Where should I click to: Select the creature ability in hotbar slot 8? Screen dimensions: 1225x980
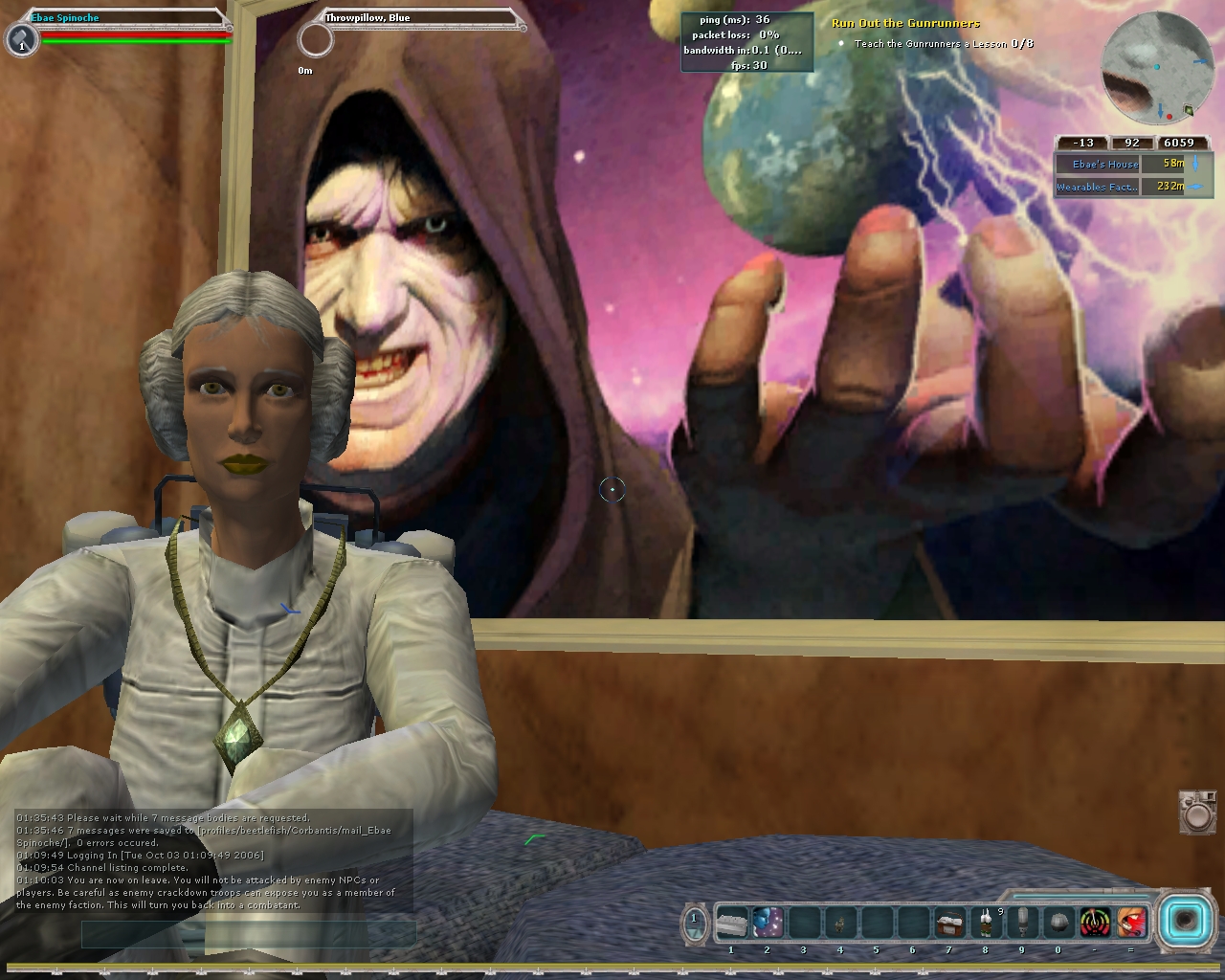[985, 922]
